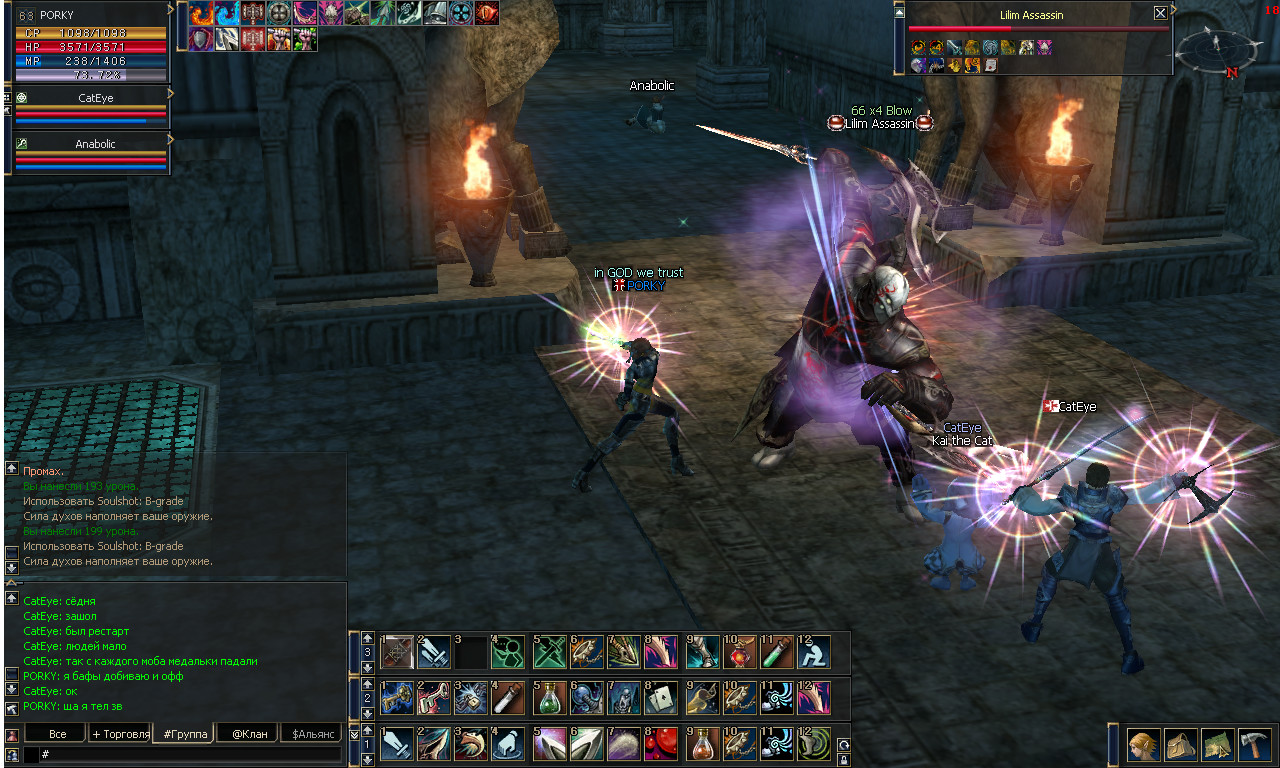This screenshot has height=768, width=1280.
Task: Toggle the hotbar lock button
Action: (844, 758)
